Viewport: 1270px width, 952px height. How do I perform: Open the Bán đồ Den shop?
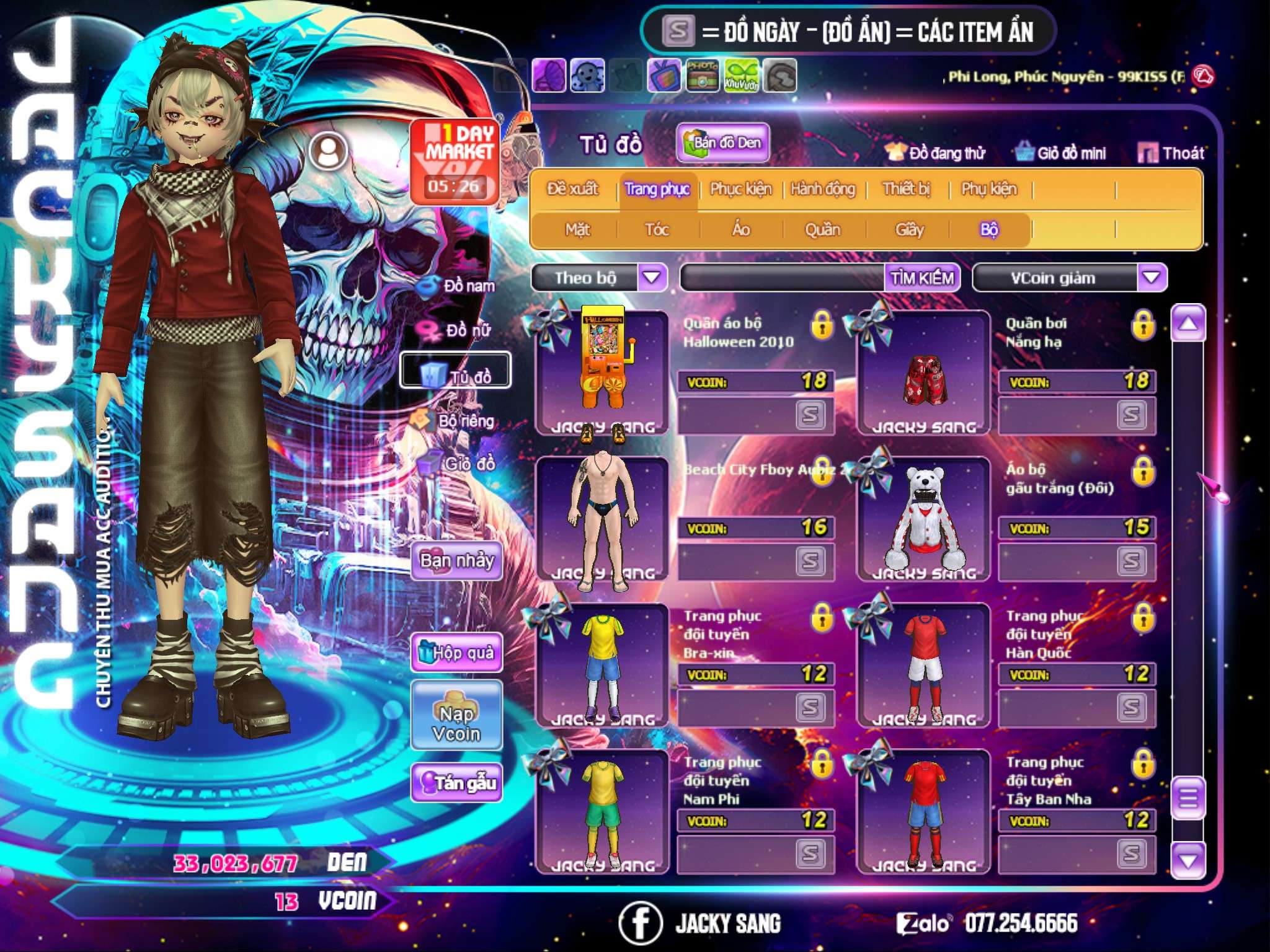pyautogui.click(x=722, y=143)
